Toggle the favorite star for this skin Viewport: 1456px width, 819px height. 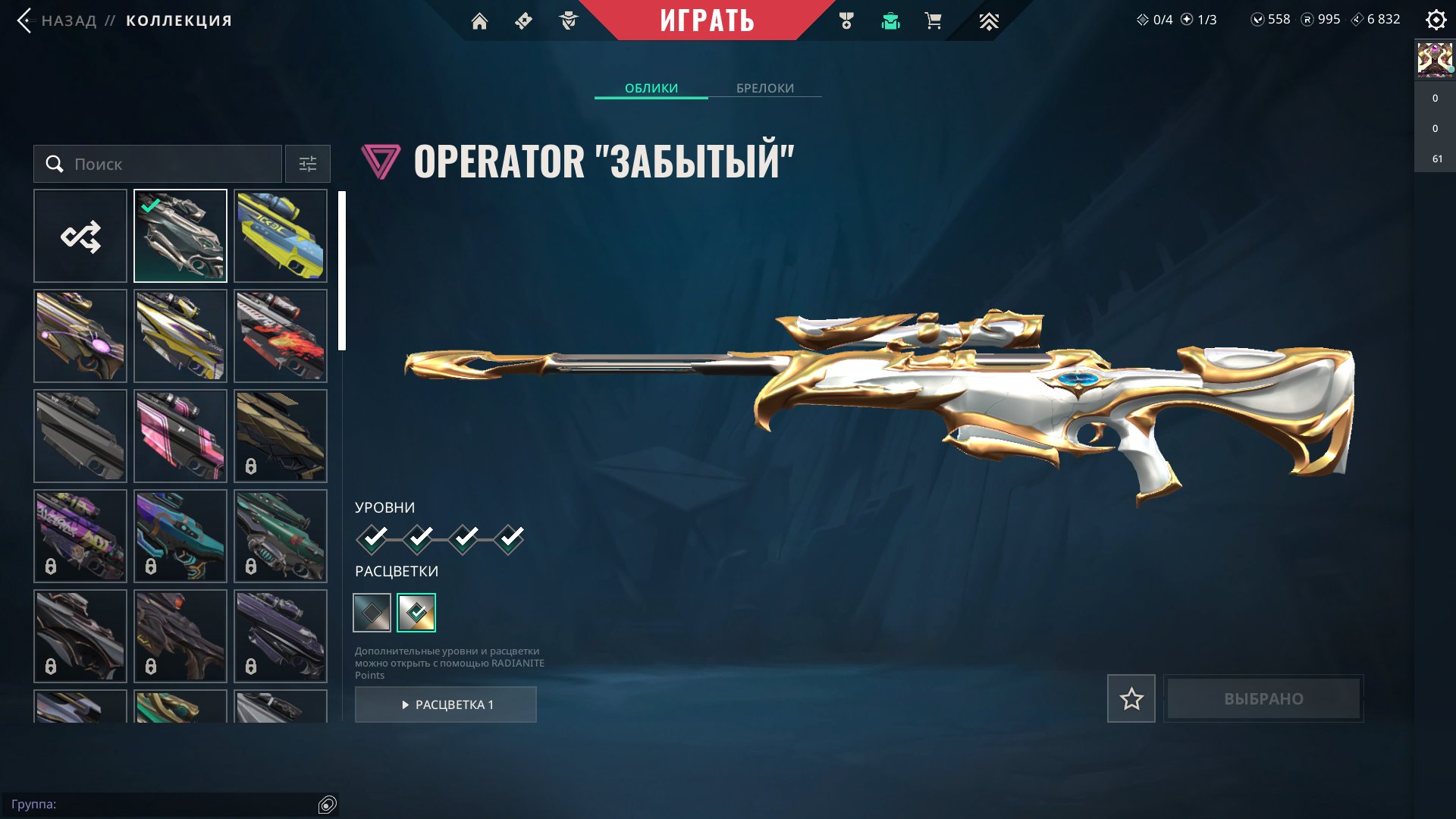point(1131,699)
